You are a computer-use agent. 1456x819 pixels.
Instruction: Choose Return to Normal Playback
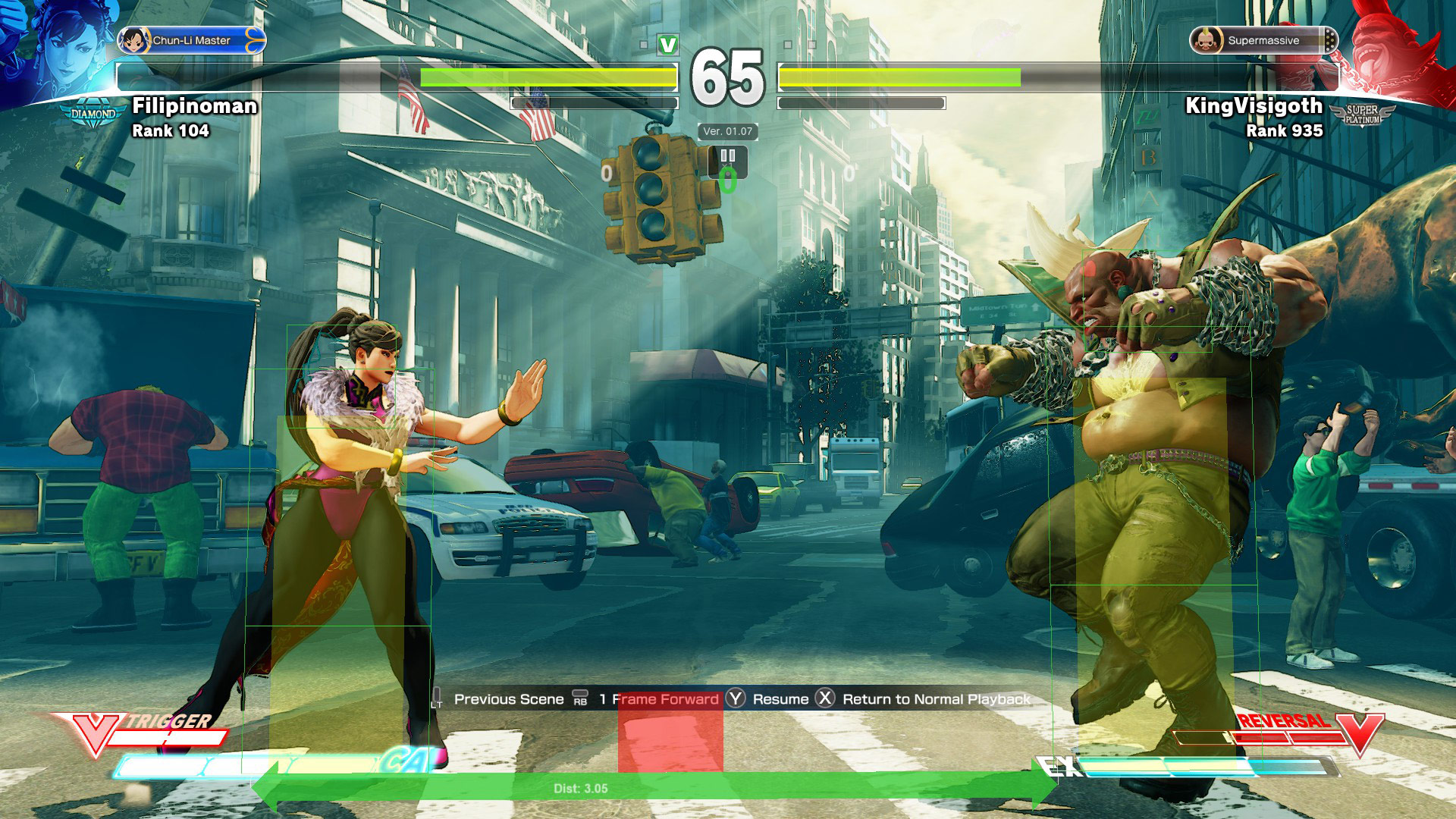point(936,699)
